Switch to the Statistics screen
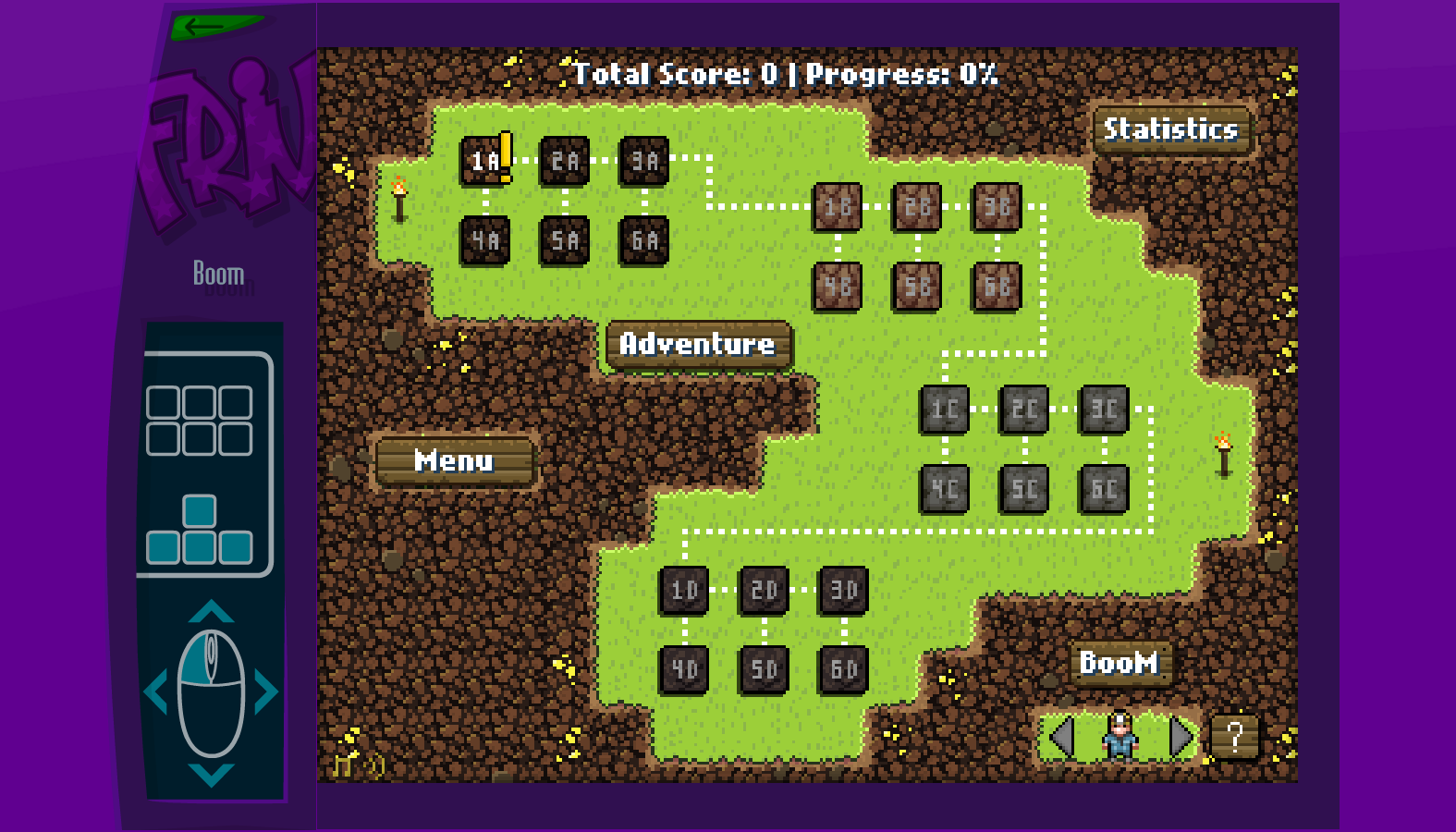The height and width of the screenshot is (832, 1456). pos(1172,130)
